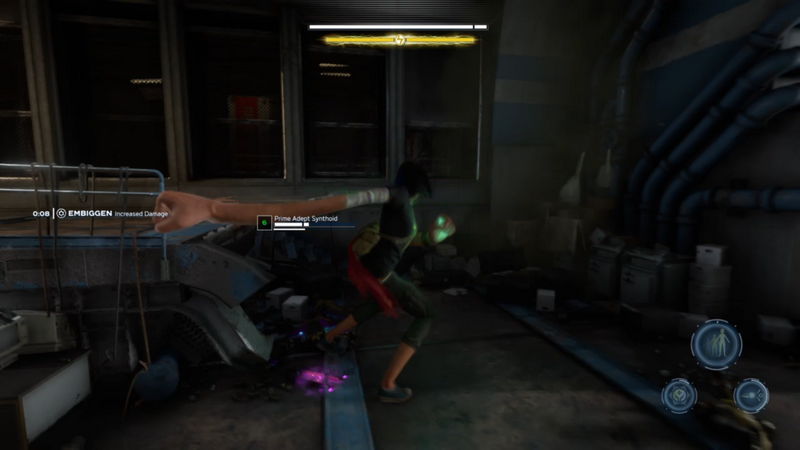This screenshot has height=450, width=800.
Task: Trigger the healing support ability icon
Action: point(679,394)
